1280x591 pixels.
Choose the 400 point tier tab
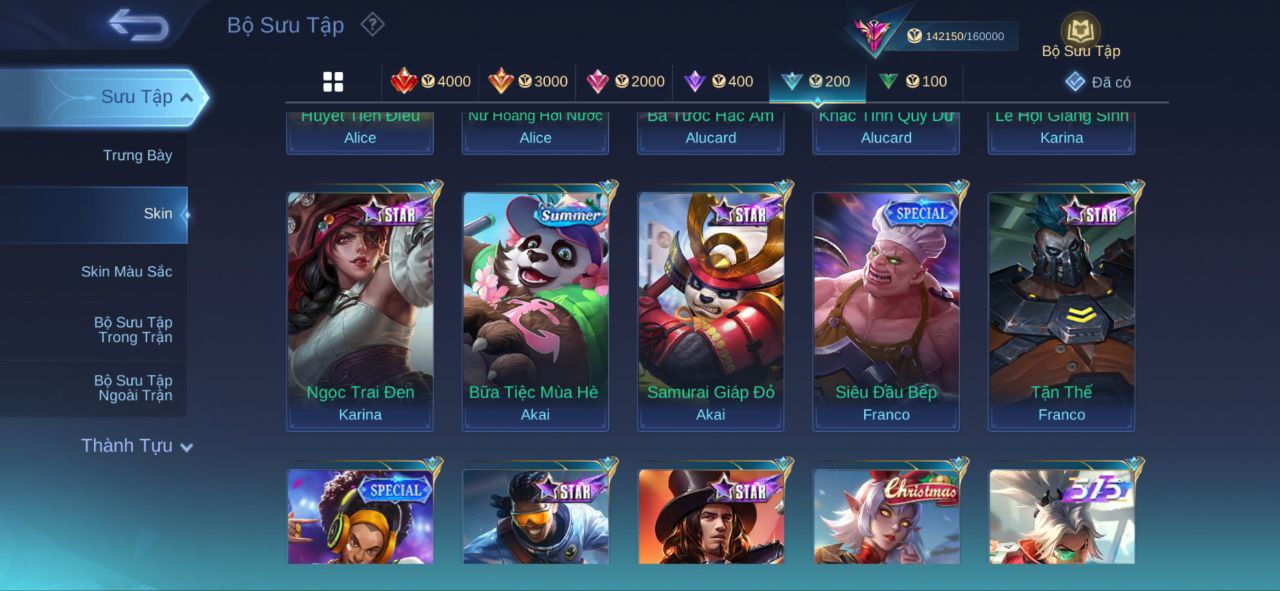point(719,82)
